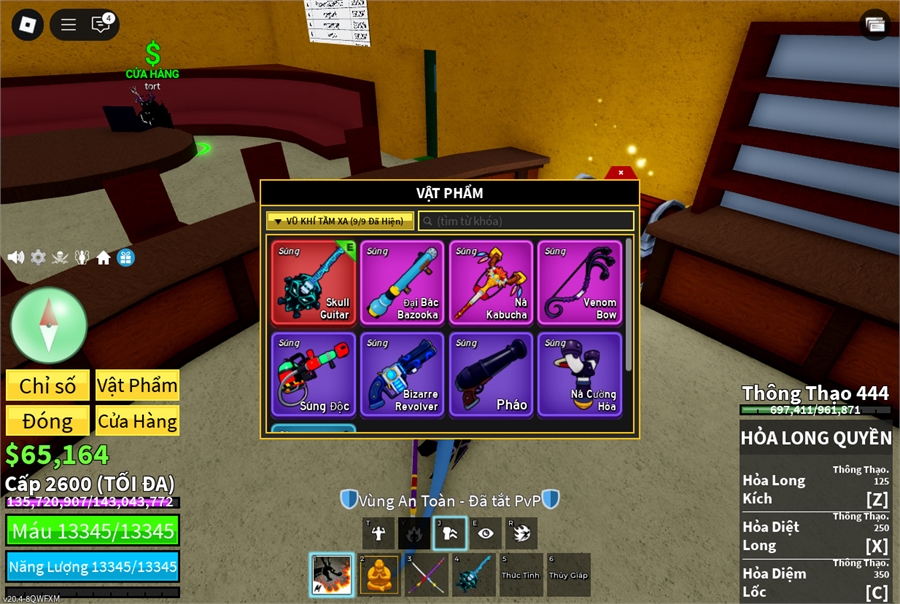Close the Vật Phẩm inventory window

coord(621,173)
